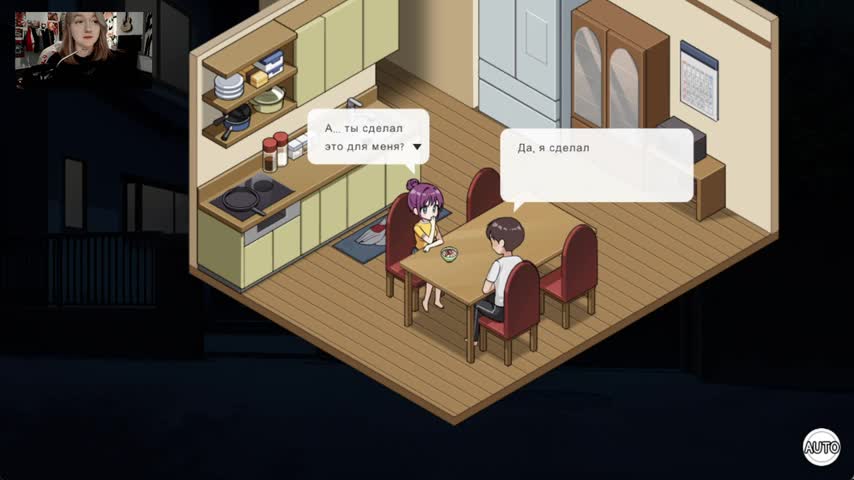Toggle the AUTO dialogue button
854x480 pixels.
[x=821, y=447]
